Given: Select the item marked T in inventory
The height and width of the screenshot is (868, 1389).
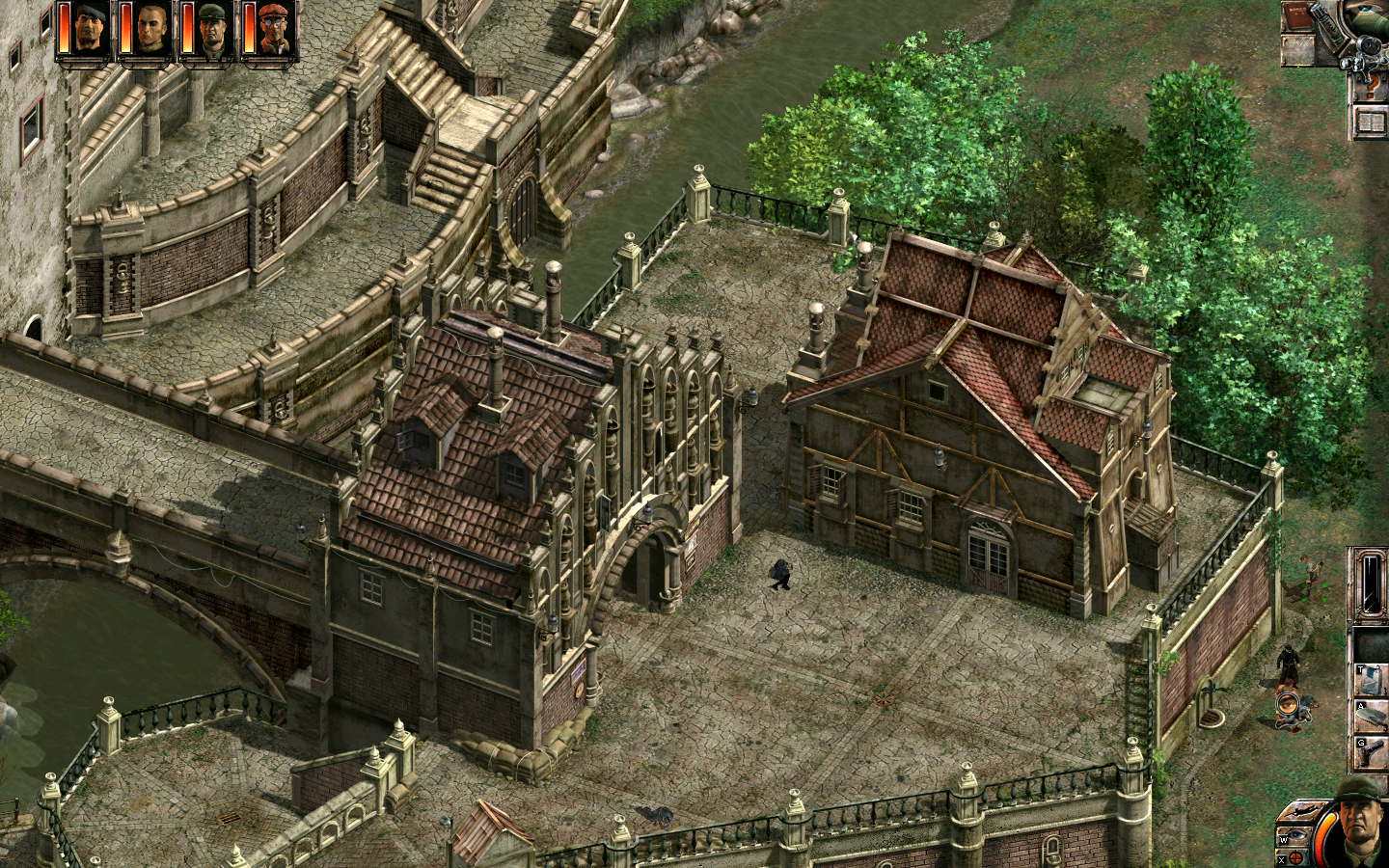Looking at the screenshot, I should (1371, 677).
